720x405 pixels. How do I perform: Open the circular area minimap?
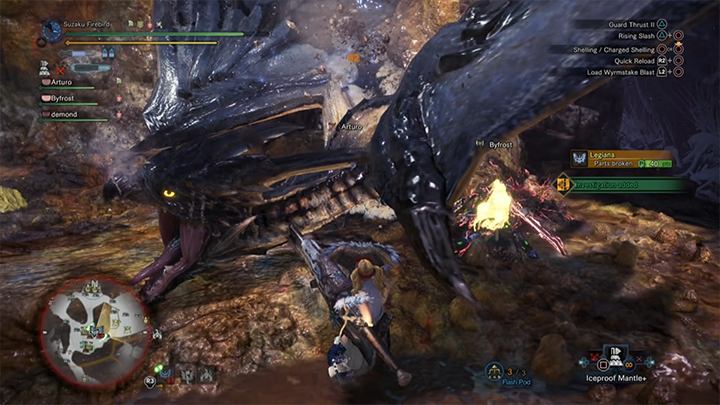(96, 328)
